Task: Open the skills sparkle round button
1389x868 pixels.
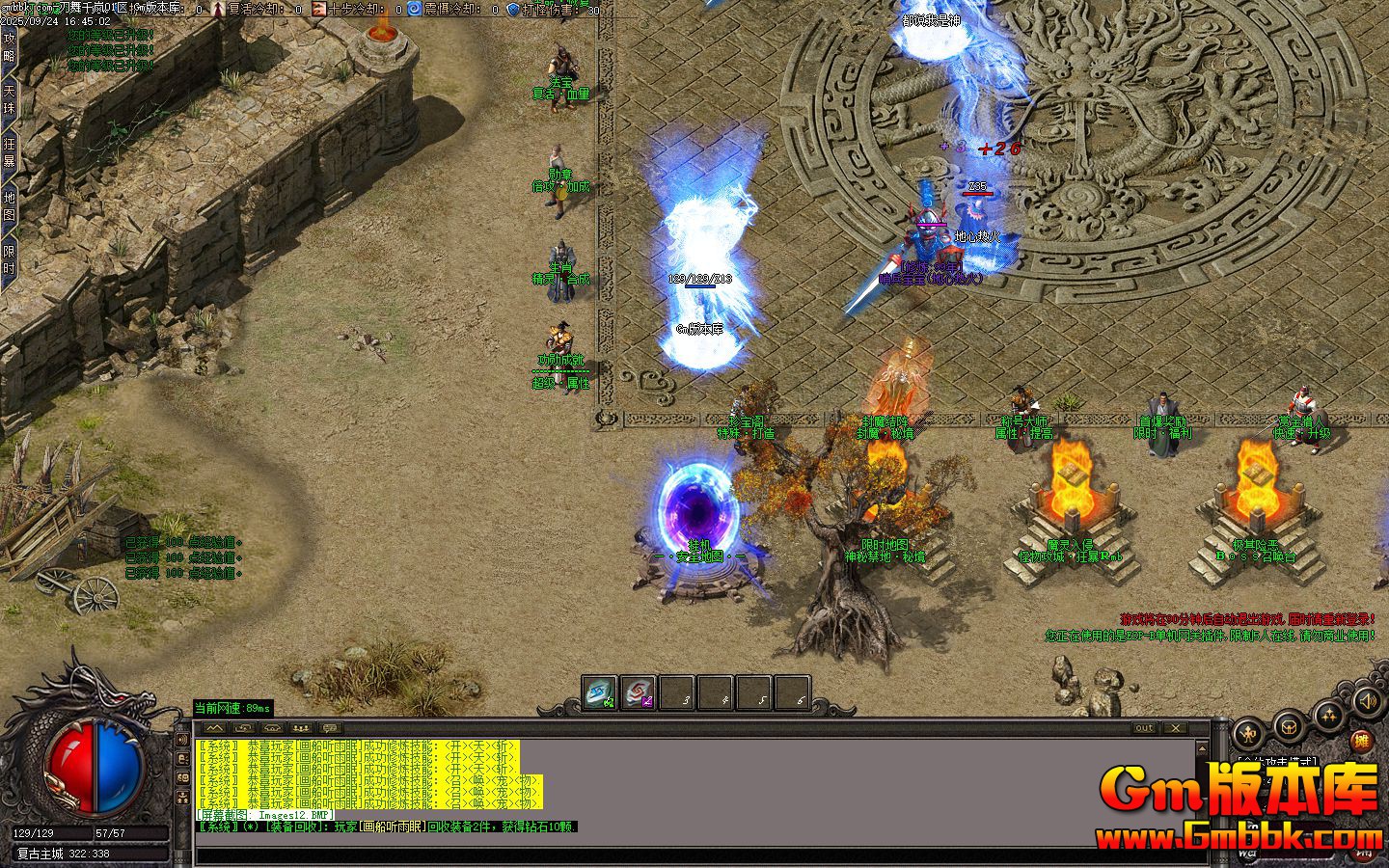Action: pyautogui.click(x=1329, y=715)
